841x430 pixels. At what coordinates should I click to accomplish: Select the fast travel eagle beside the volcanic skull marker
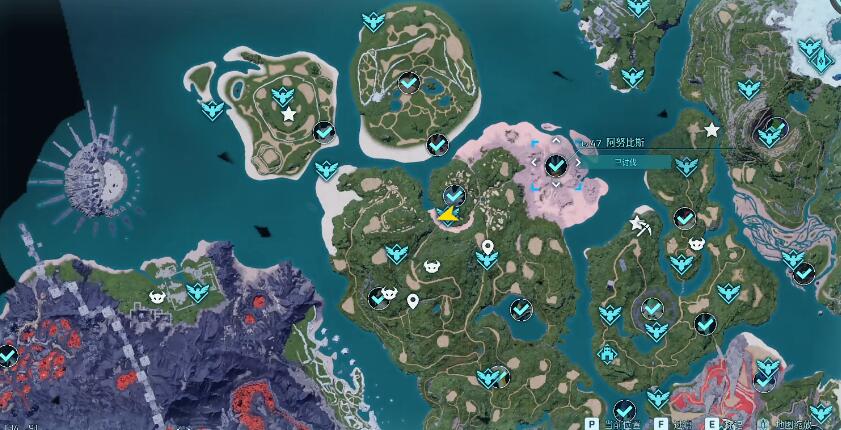point(197,292)
